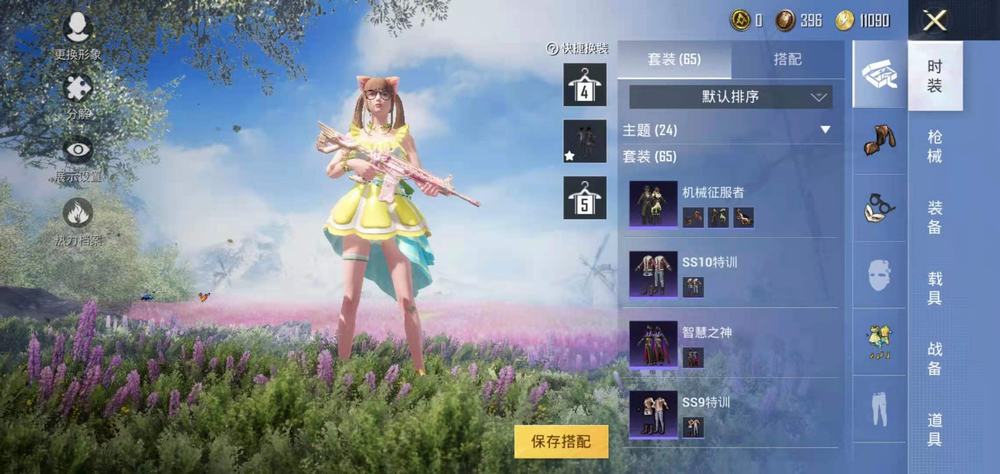1000x474 pixels.
Task: Go to the 装备 equipment category
Action: tap(934, 217)
